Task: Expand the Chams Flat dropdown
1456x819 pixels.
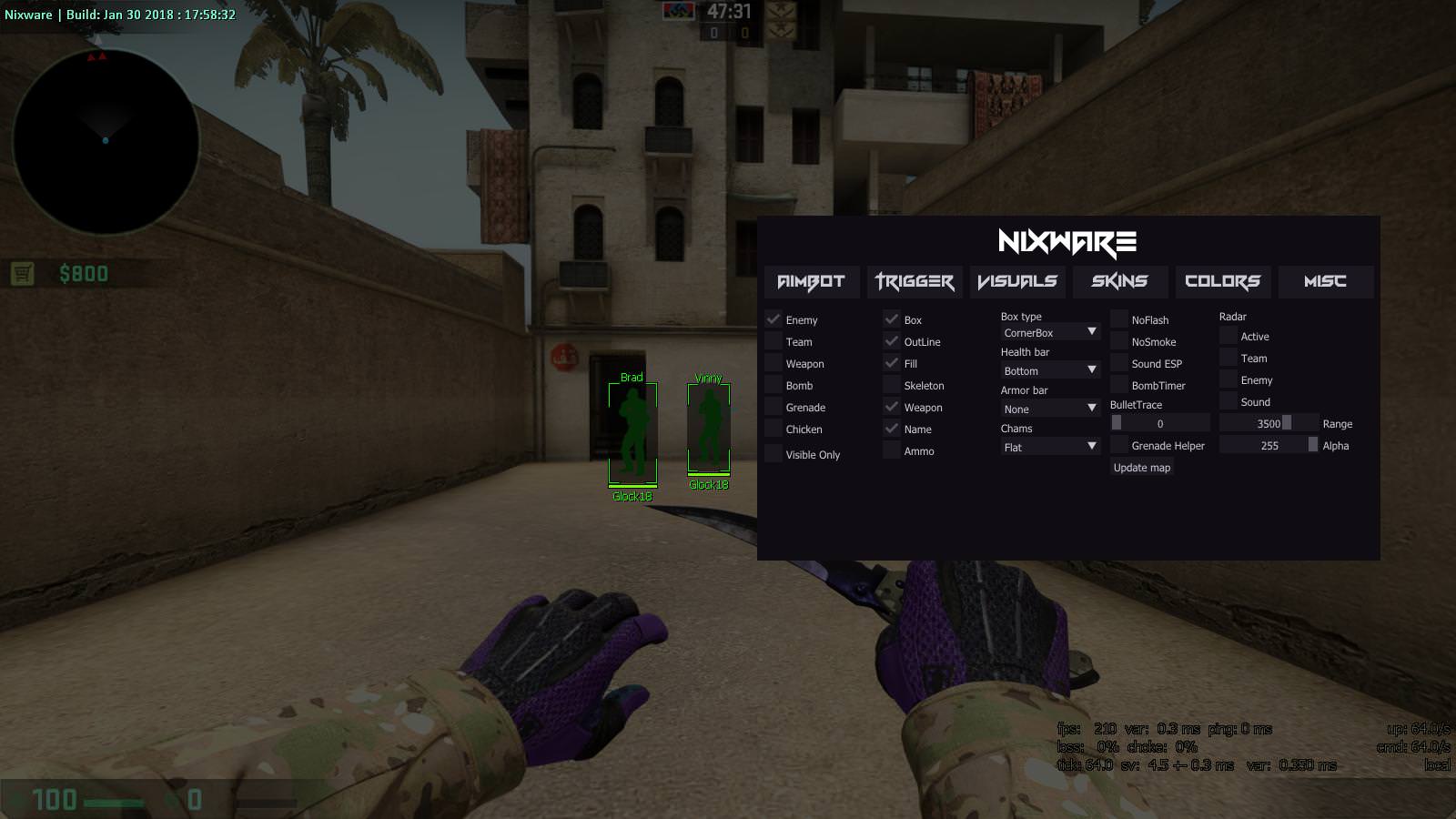Action: click(x=1050, y=448)
